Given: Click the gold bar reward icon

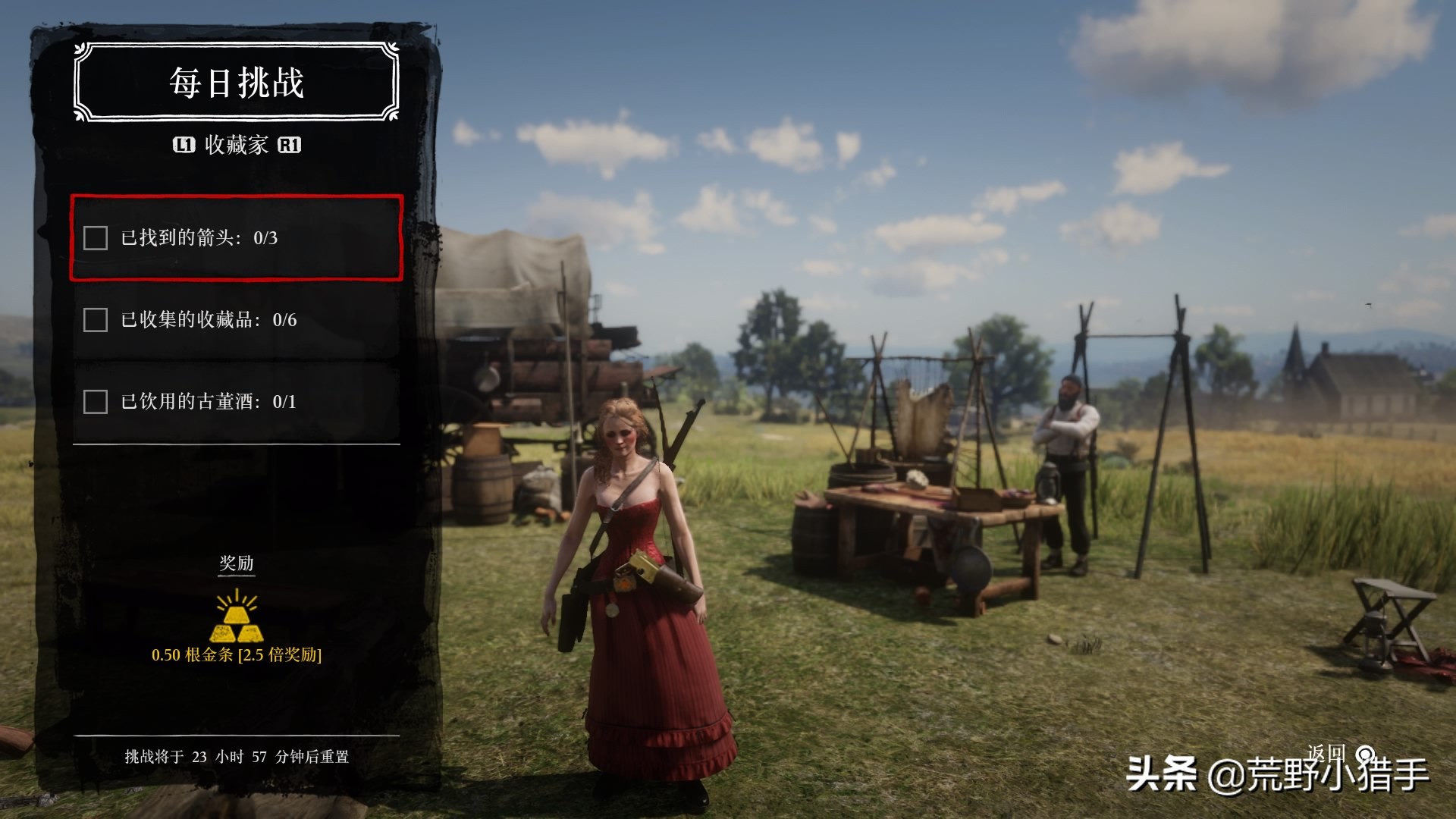Looking at the screenshot, I should pyautogui.click(x=236, y=617).
